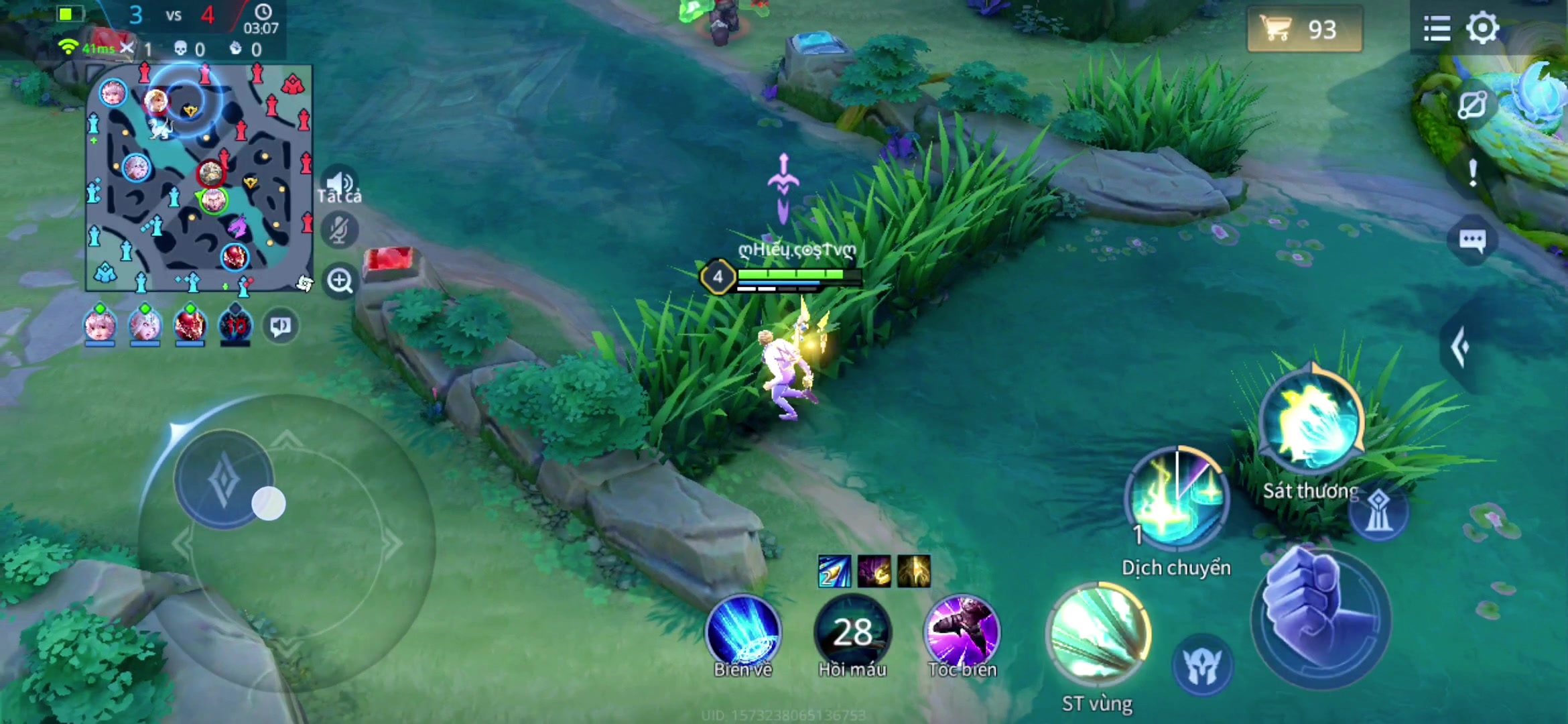Open the chat messages panel on the right

click(x=1472, y=239)
